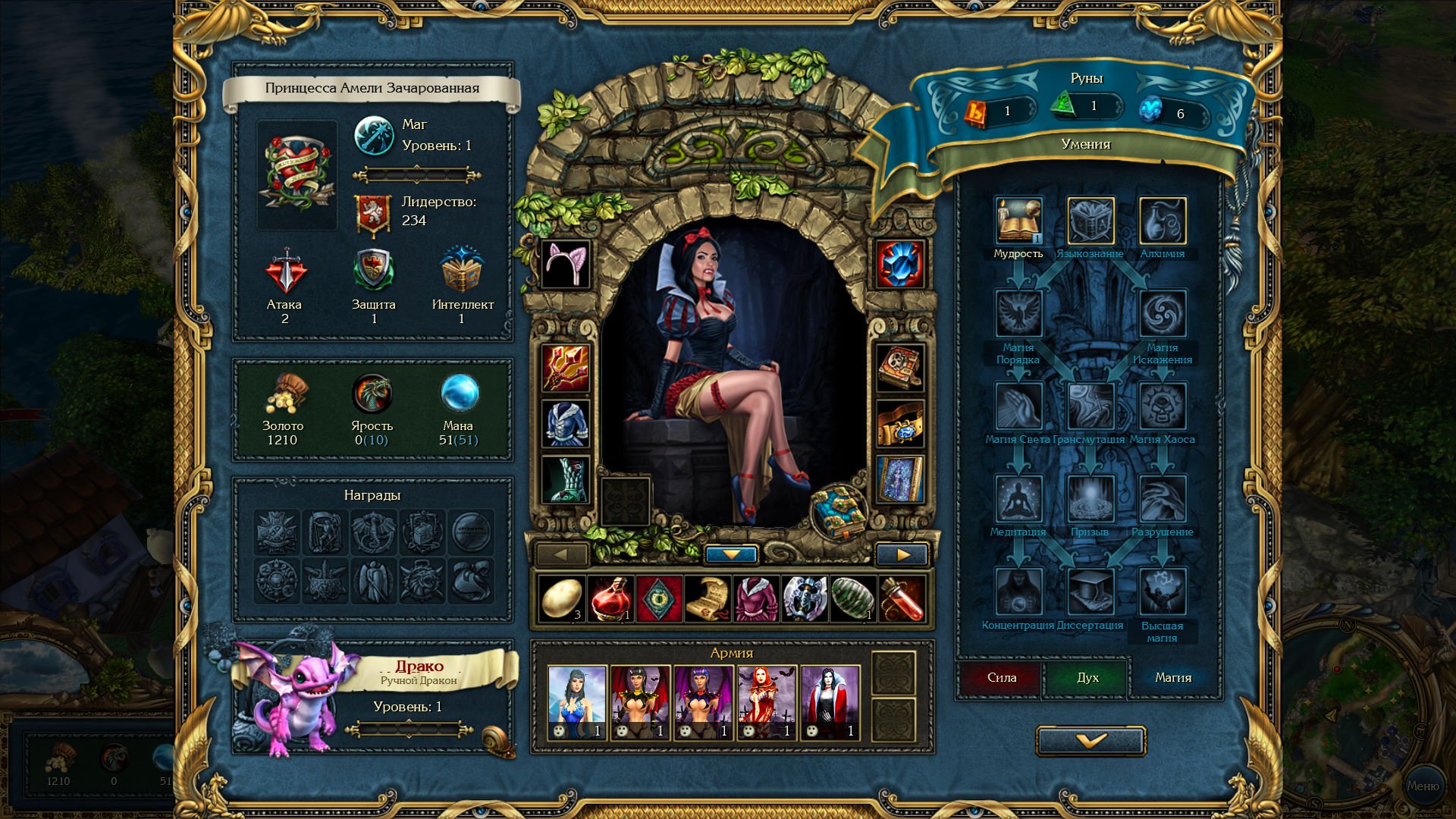Screen dimensions: 1456x819
Task: Select the cat ears headband slot
Action: point(566,264)
